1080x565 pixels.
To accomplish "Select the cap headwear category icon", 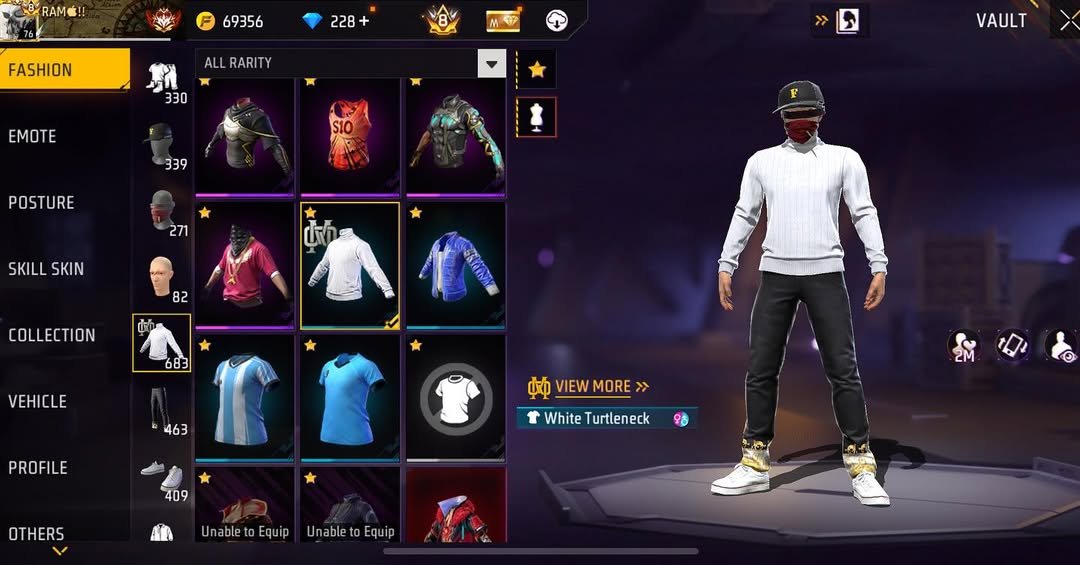I will point(161,144).
